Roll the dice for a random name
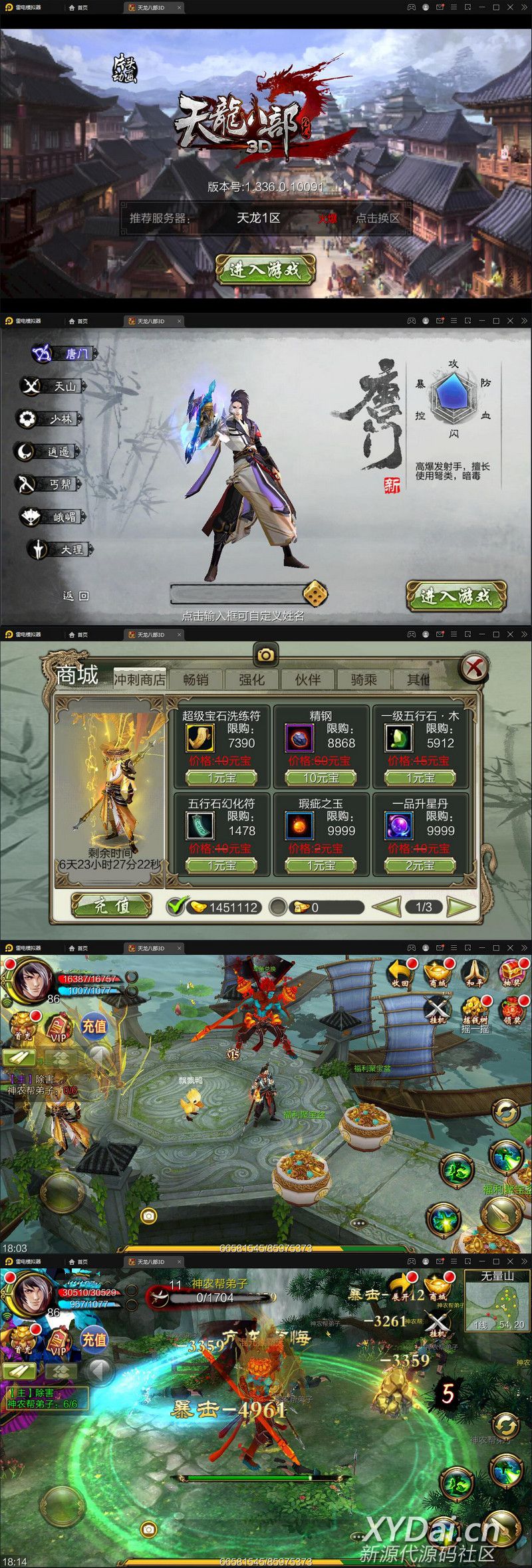Screen dimensions: 532x1568 [x=315, y=594]
